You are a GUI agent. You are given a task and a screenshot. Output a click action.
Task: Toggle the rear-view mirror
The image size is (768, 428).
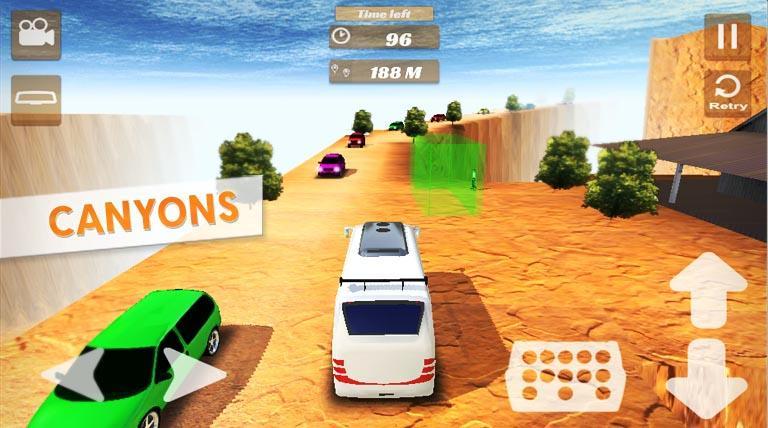click(36, 100)
